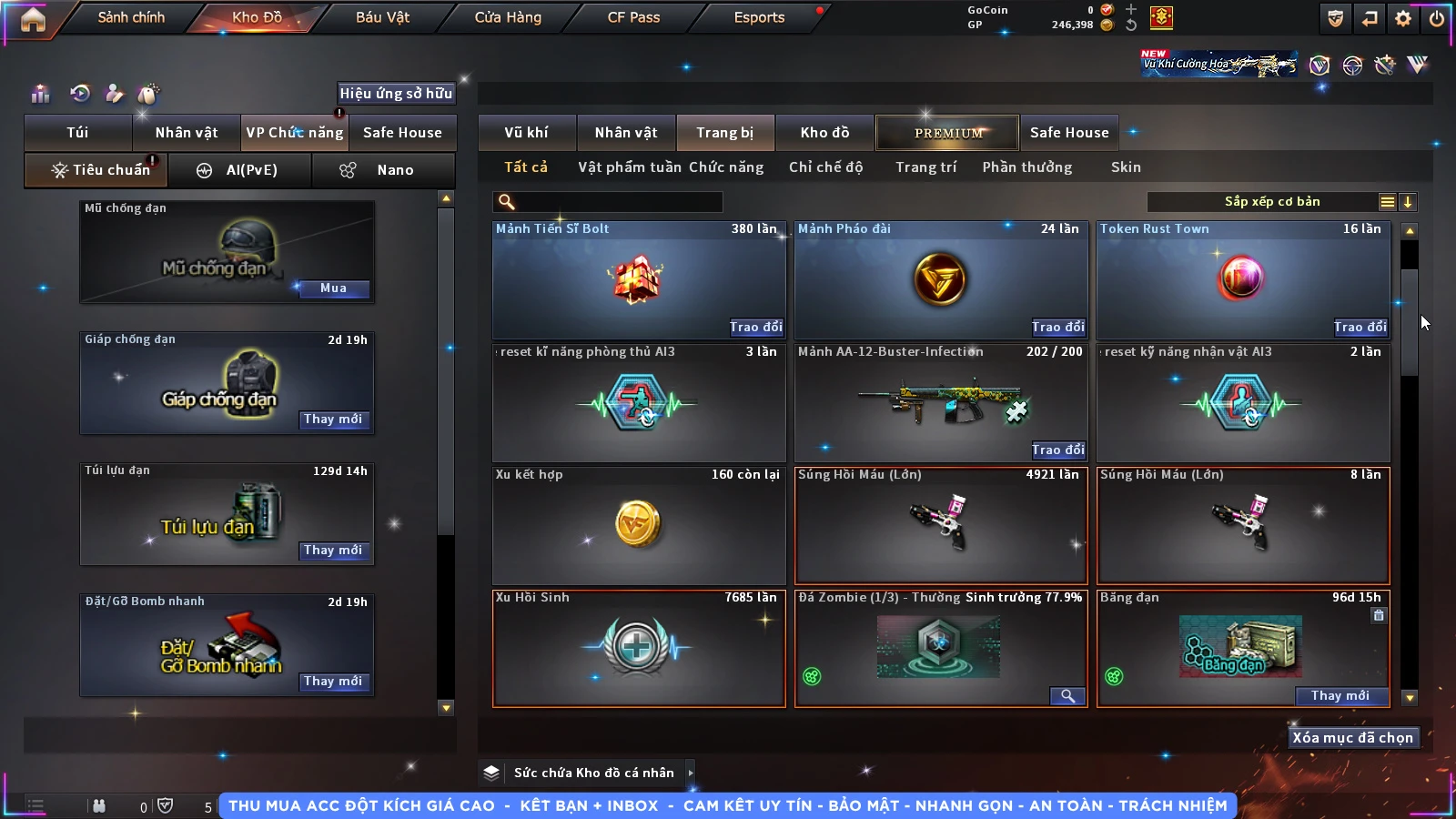Select the Vũ khí inventory category

click(x=526, y=133)
